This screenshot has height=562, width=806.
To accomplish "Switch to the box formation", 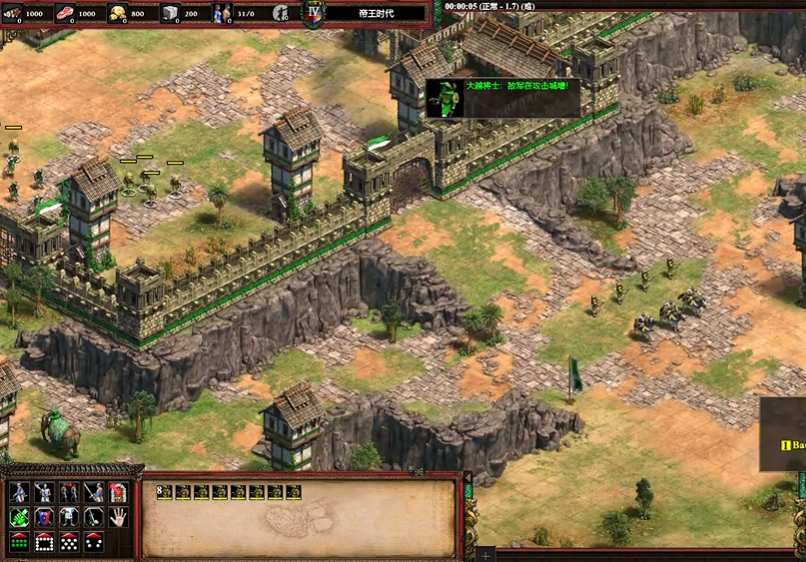I will 44,542.
